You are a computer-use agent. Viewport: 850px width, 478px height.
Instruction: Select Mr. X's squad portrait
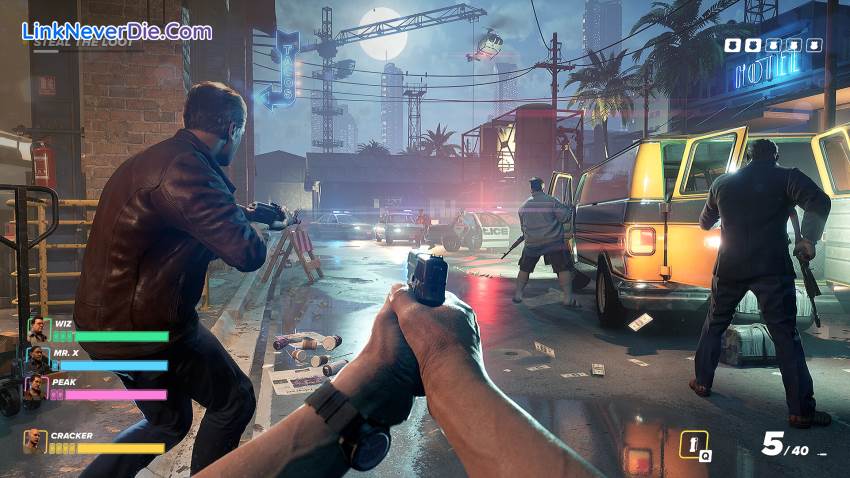pos(37,358)
